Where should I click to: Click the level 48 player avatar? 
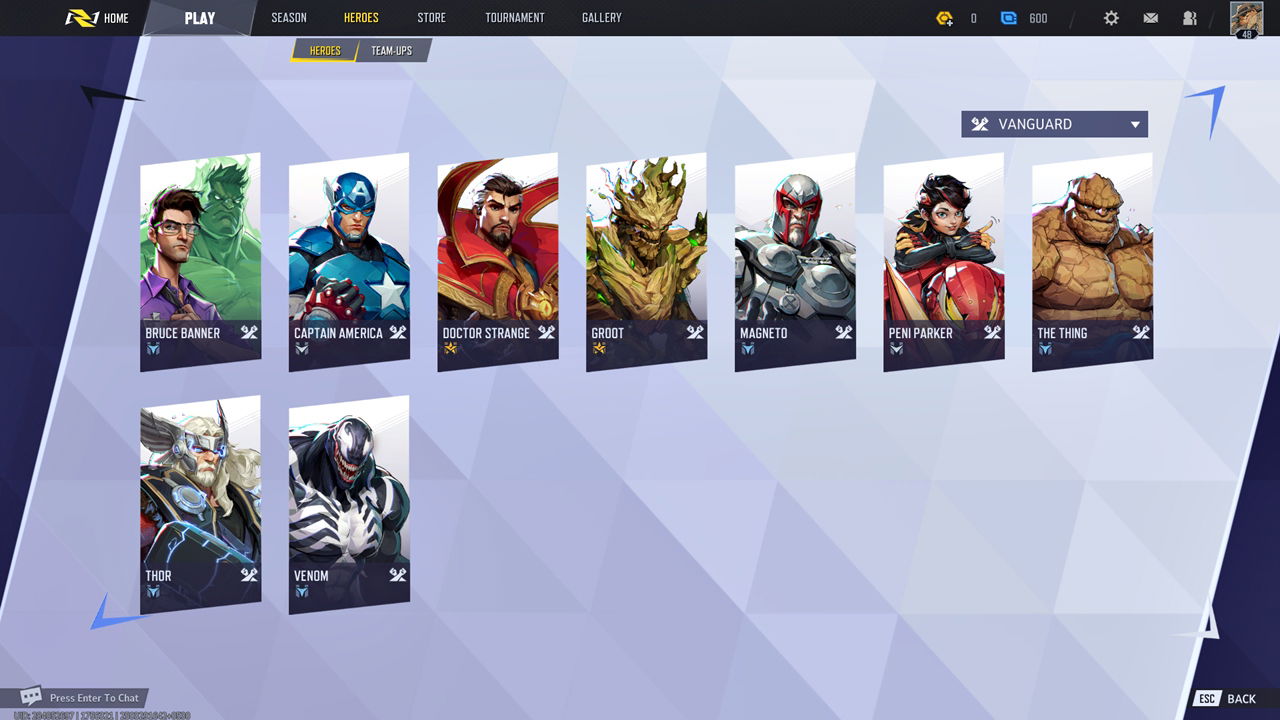pos(1248,17)
